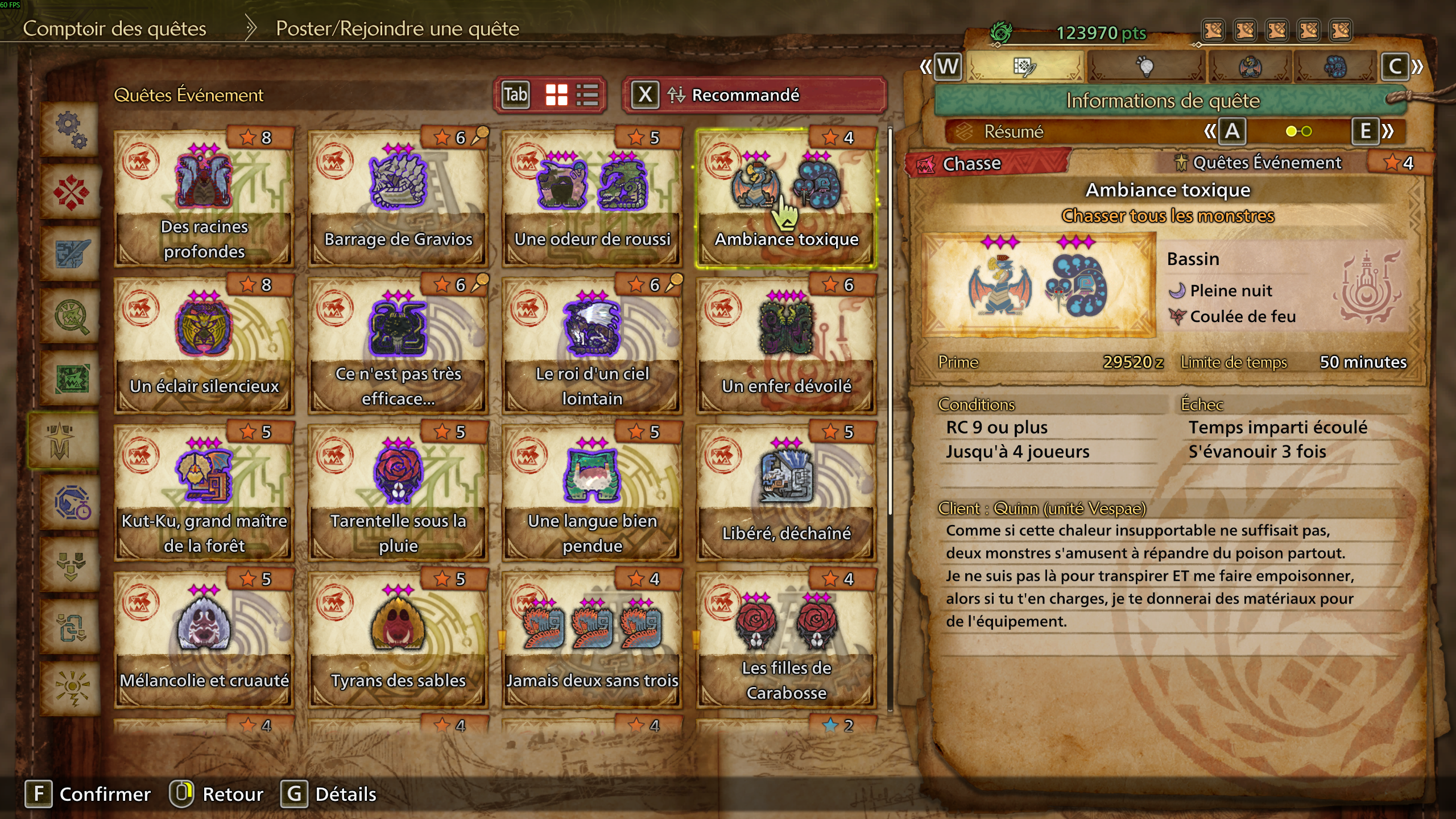This screenshot has width=1456, height=819.
Task: Change sorting with the Recommandé button
Action: point(754,95)
